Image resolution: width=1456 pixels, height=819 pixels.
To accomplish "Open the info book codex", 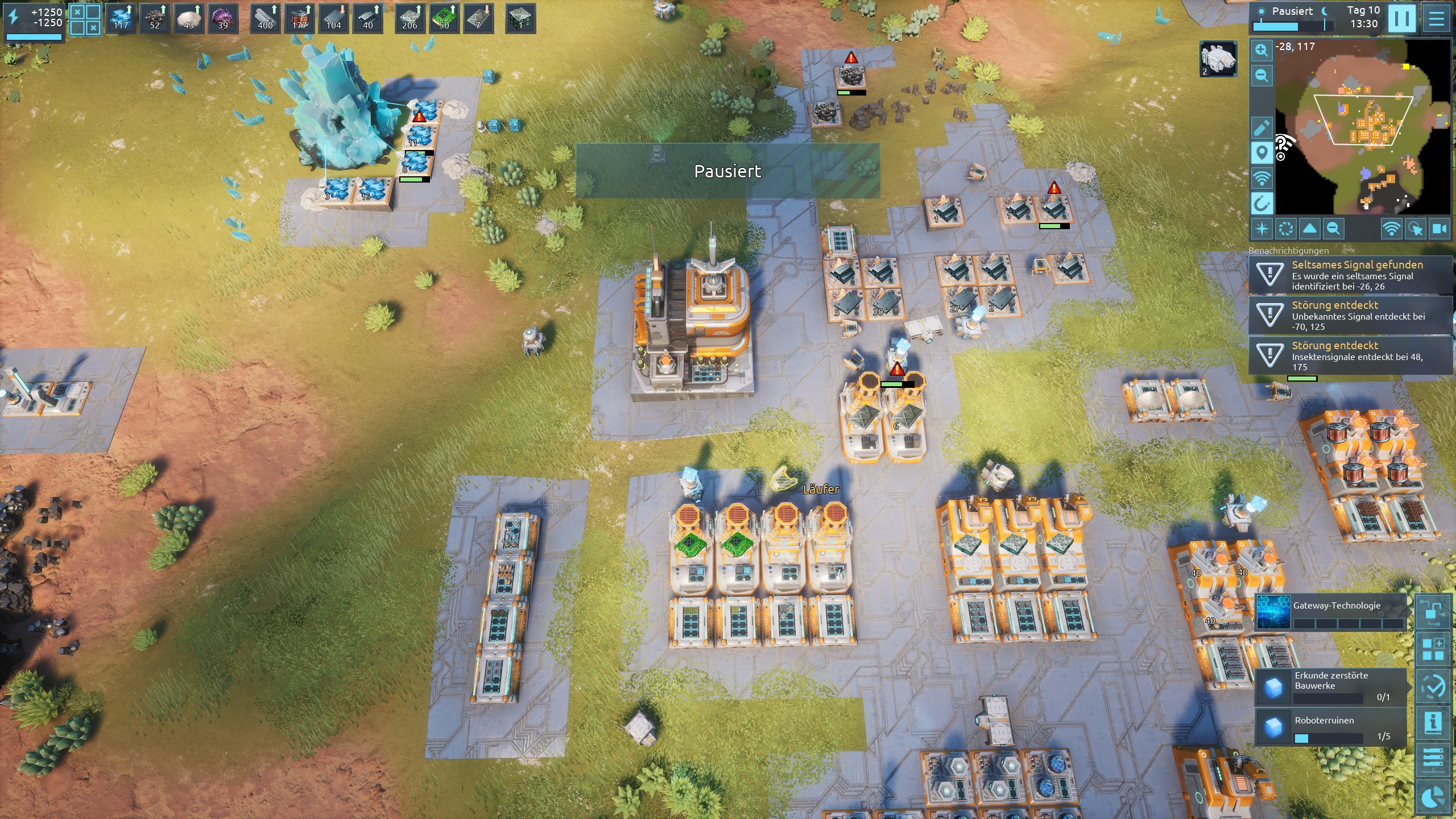I will 1433,723.
